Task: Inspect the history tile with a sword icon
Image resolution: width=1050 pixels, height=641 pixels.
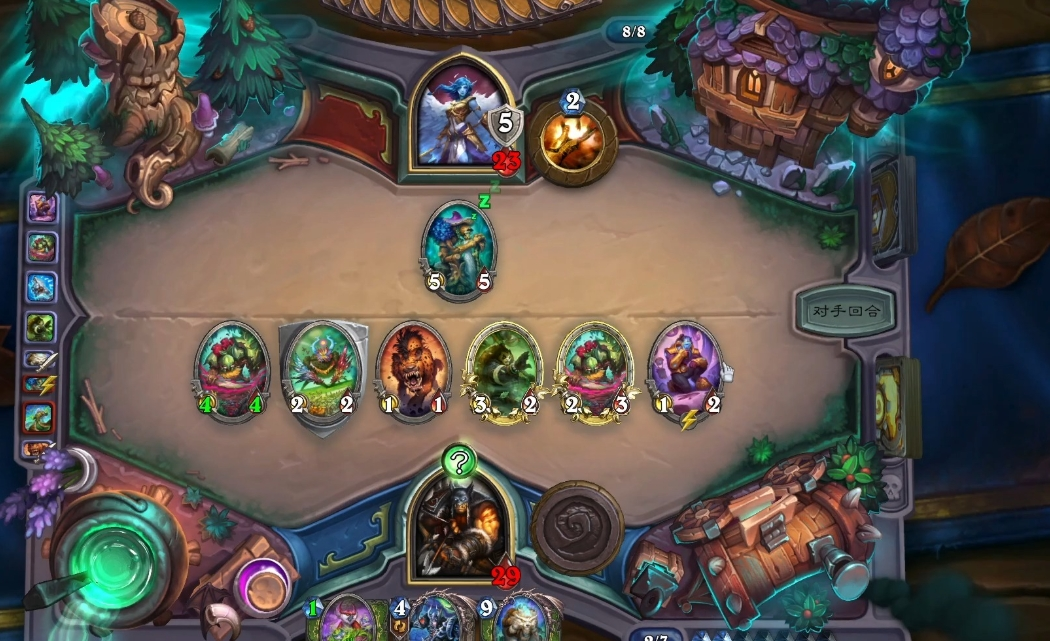Action: pyautogui.click(x=40, y=359)
